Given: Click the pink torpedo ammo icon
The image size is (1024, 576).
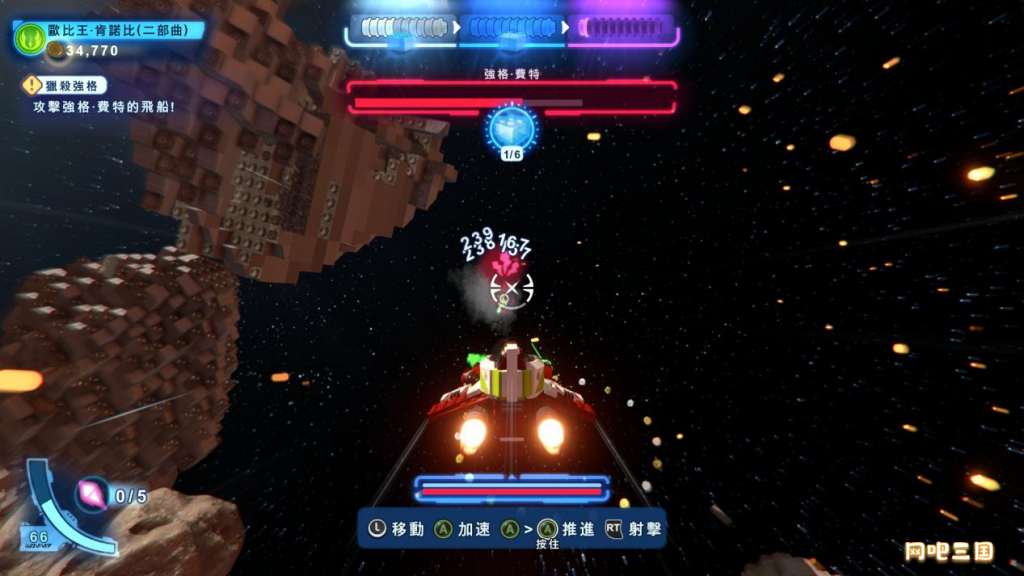Looking at the screenshot, I should 93,494.
